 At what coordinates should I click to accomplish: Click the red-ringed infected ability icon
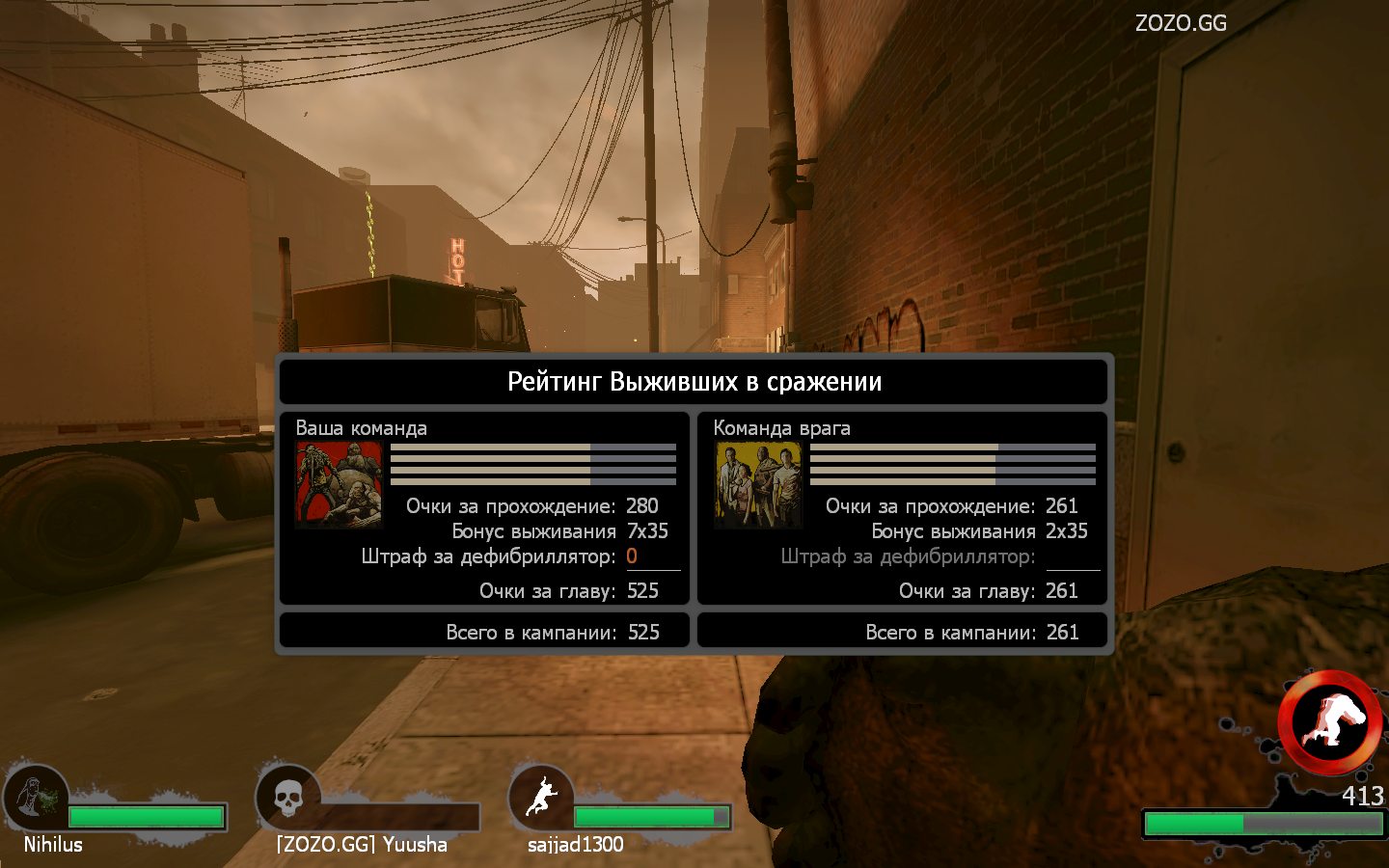point(1331,721)
